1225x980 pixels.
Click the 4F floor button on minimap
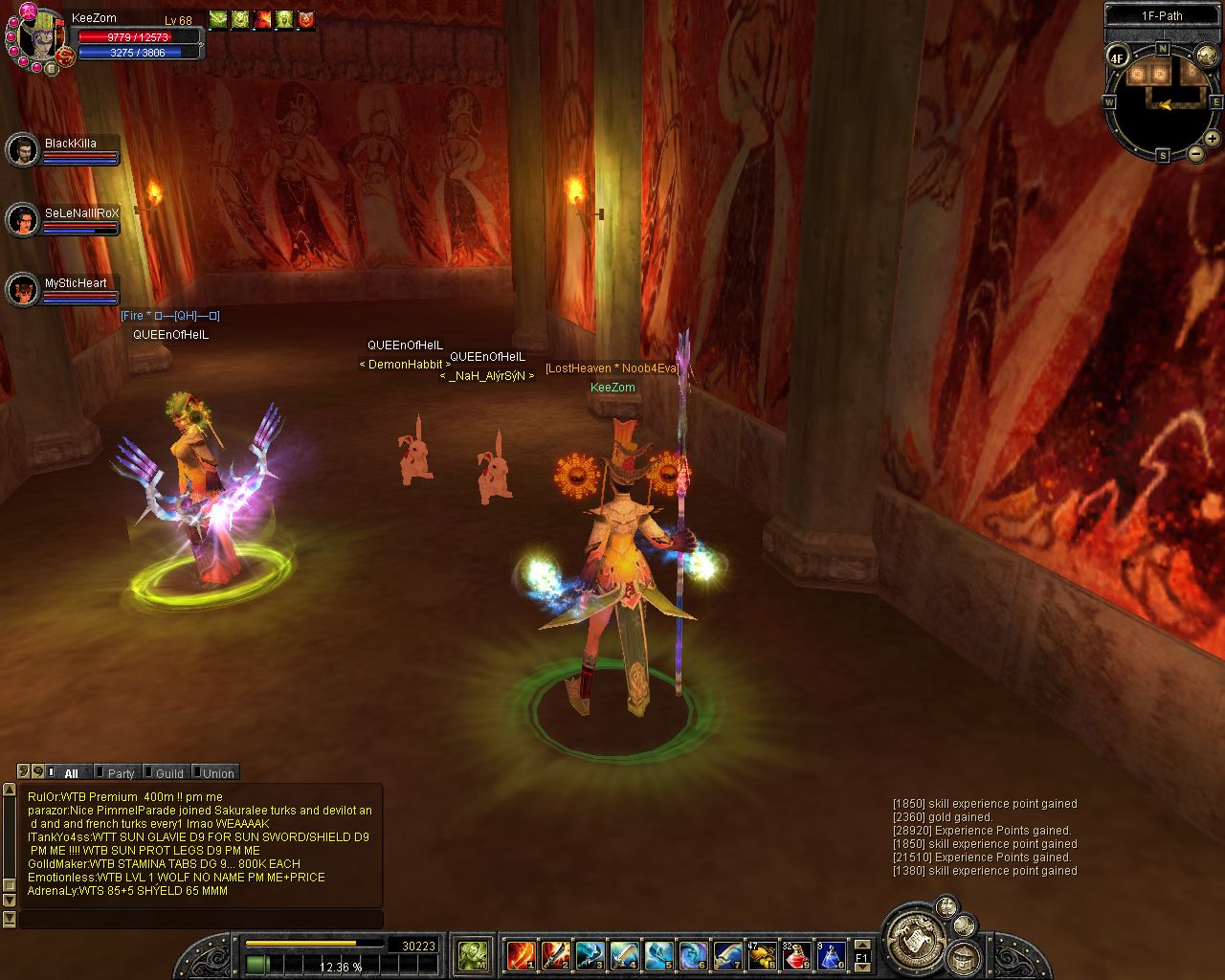[1117, 57]
